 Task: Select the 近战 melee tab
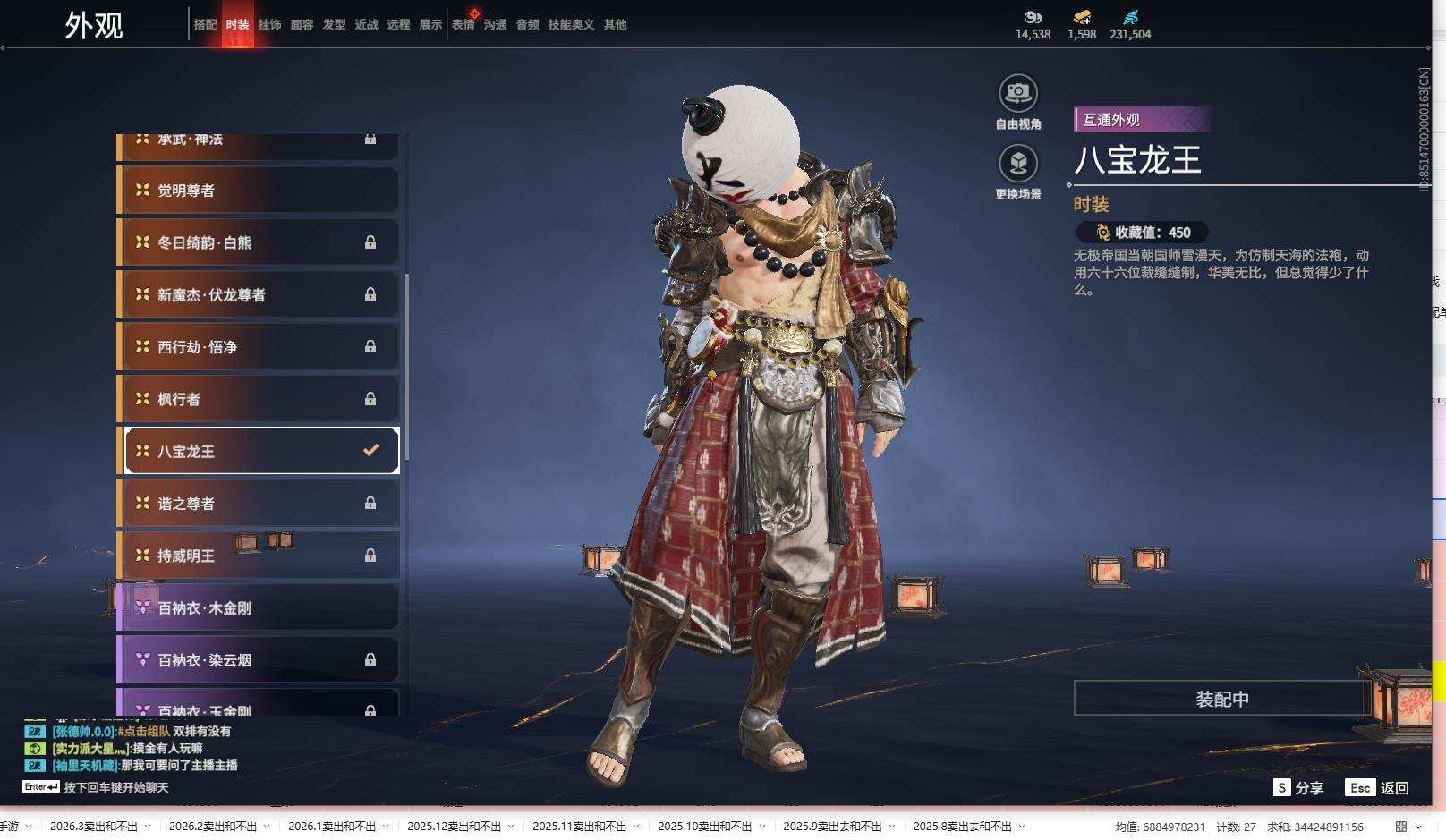366,25
